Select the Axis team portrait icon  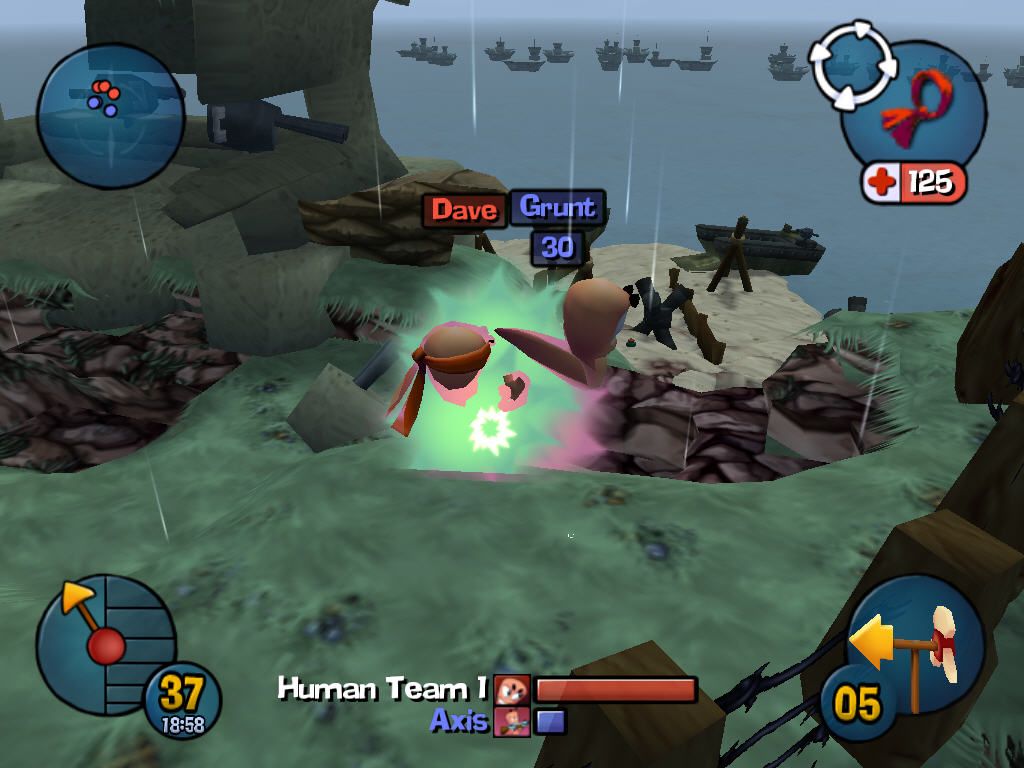point(511,720)
